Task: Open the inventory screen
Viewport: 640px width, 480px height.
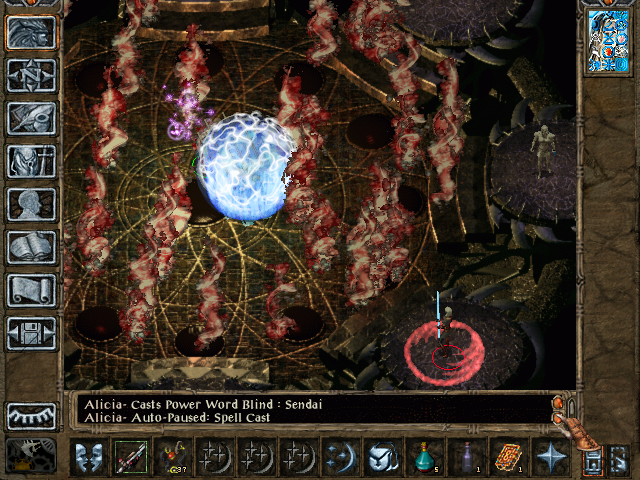Action: 31,161
